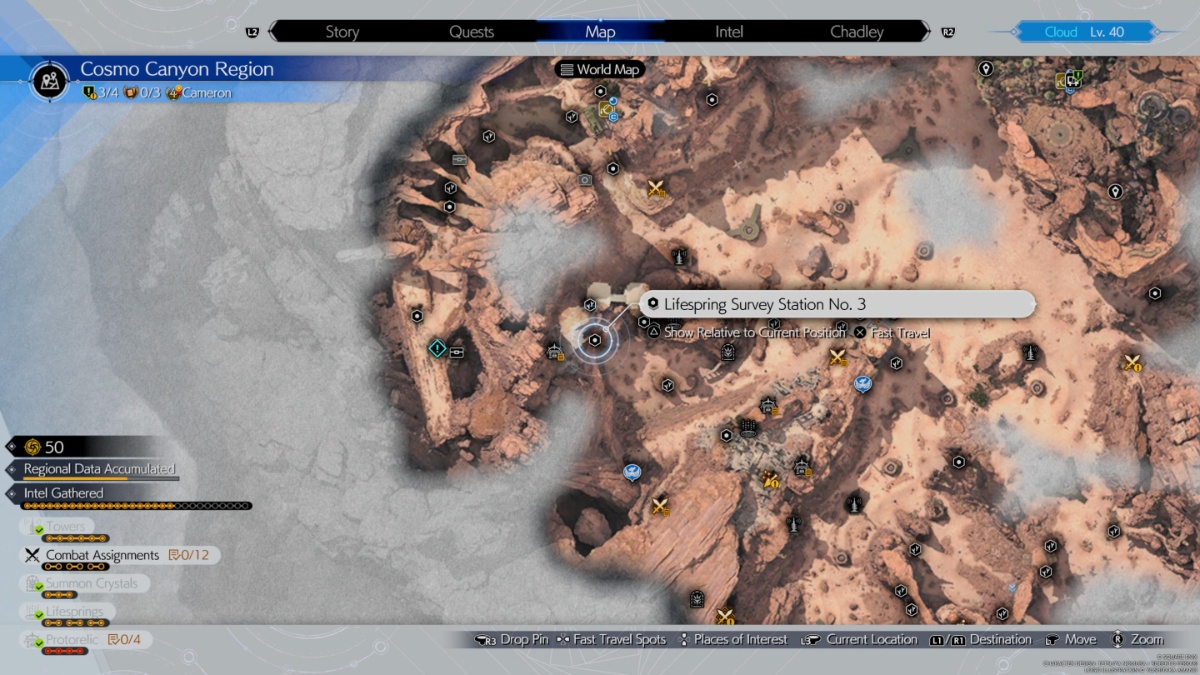The height and width of the screenshot is (675, 1200).
Task: Select Lifespring Survey Station No. 3 marker
Action: click(x=595, y=341)
